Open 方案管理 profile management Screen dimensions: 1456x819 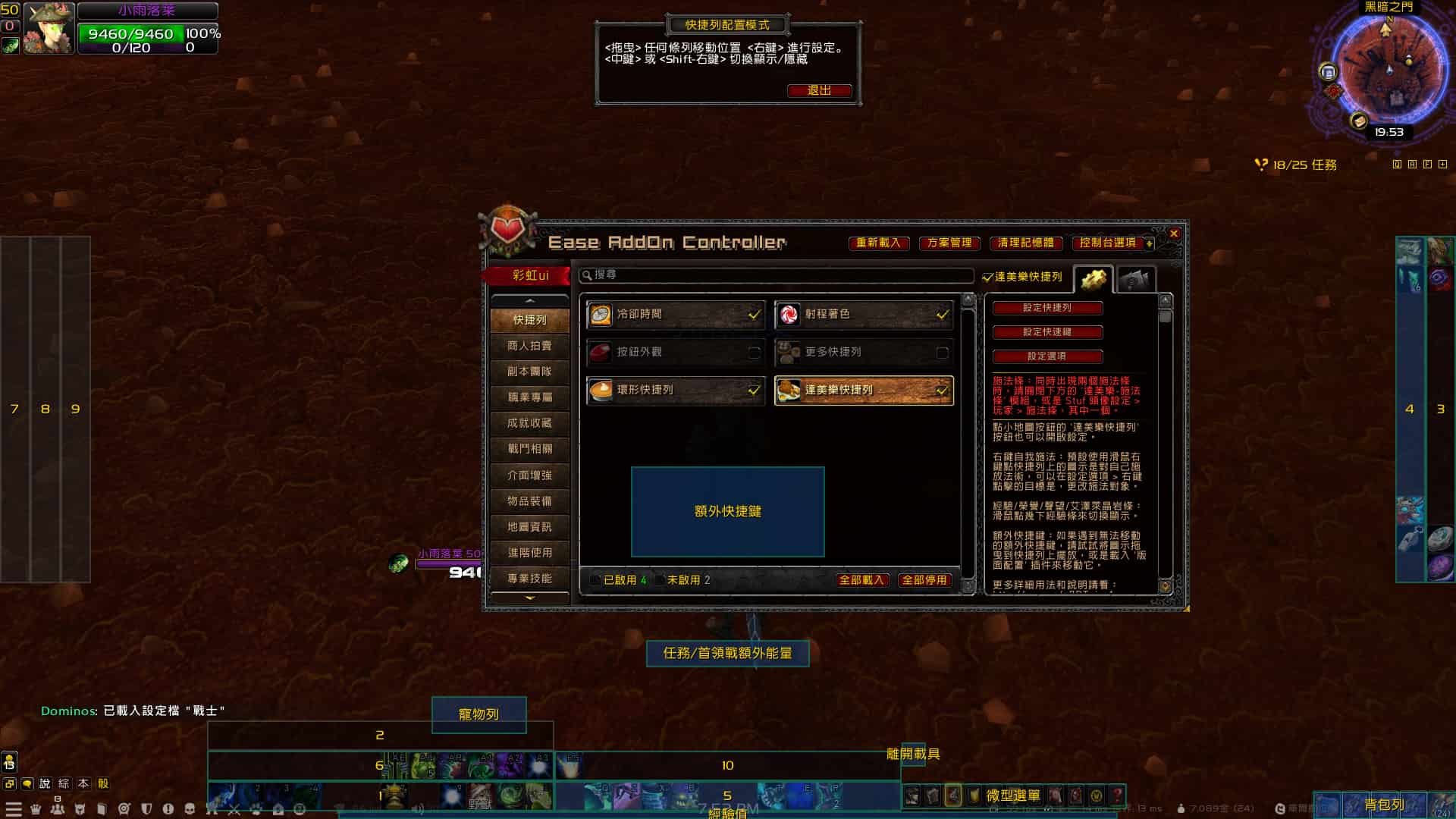tap(949, 243)
